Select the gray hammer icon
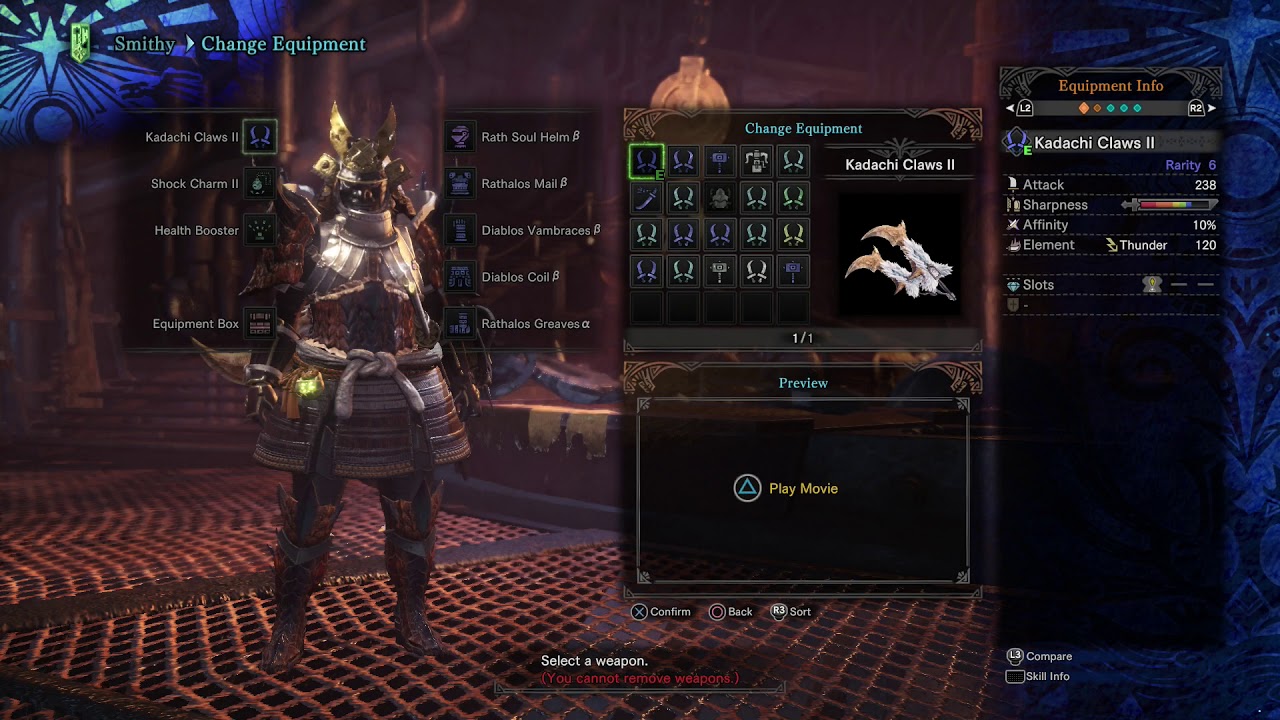The image size is (1280, 720). tap(720, 271)
